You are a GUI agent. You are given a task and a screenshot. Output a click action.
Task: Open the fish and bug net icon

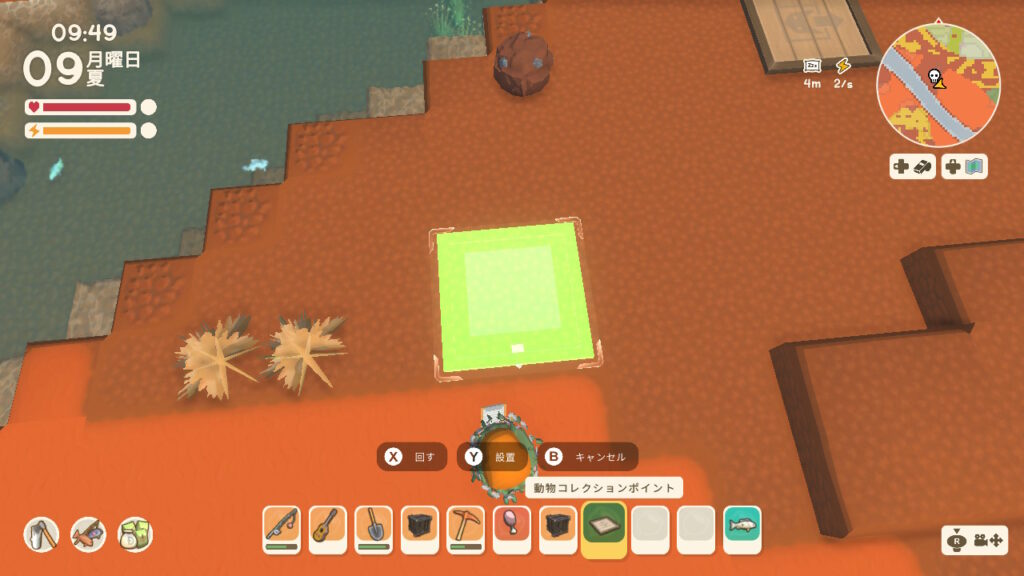88,535
